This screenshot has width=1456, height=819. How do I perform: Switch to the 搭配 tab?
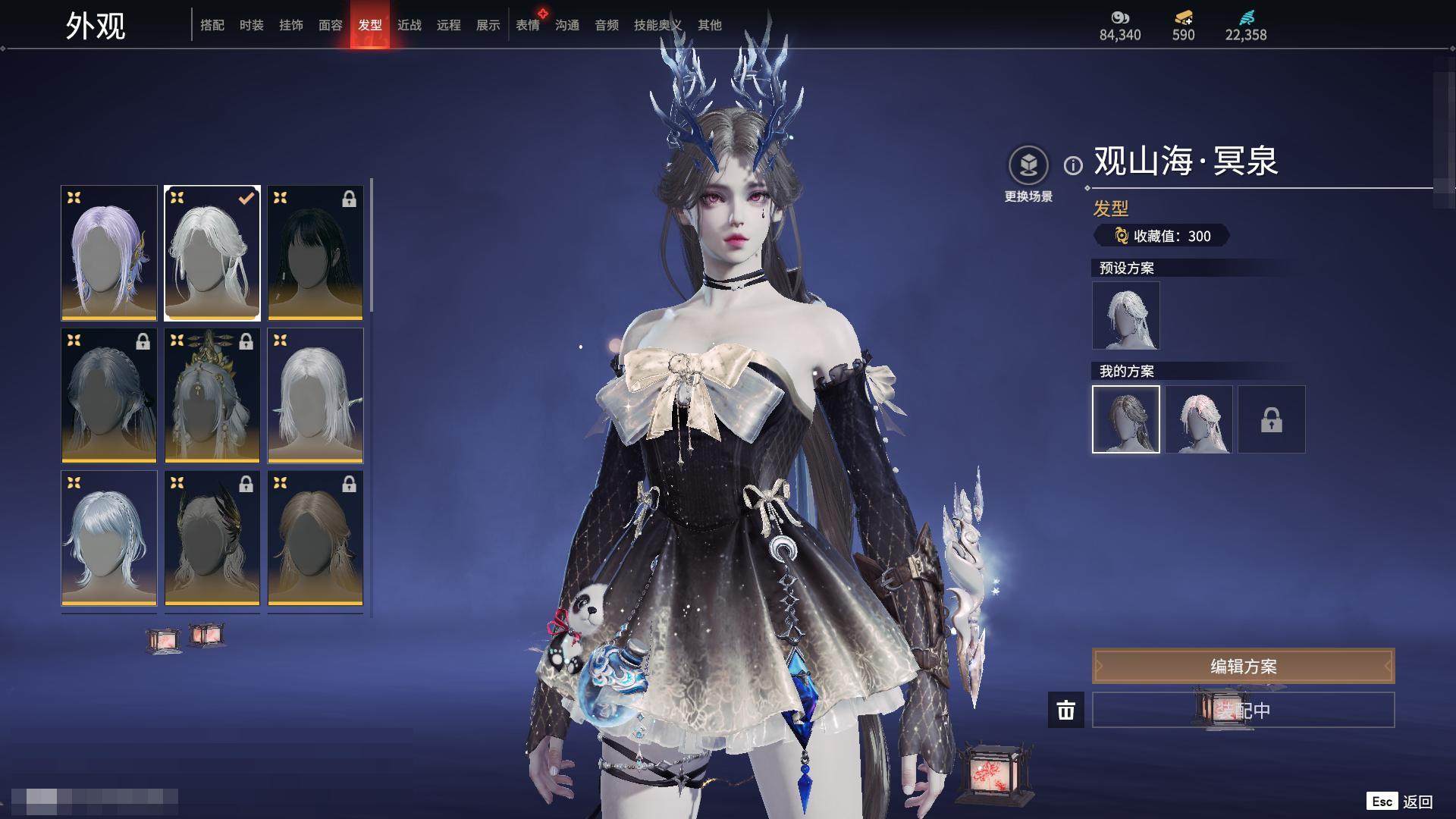(x=212, y=26)
